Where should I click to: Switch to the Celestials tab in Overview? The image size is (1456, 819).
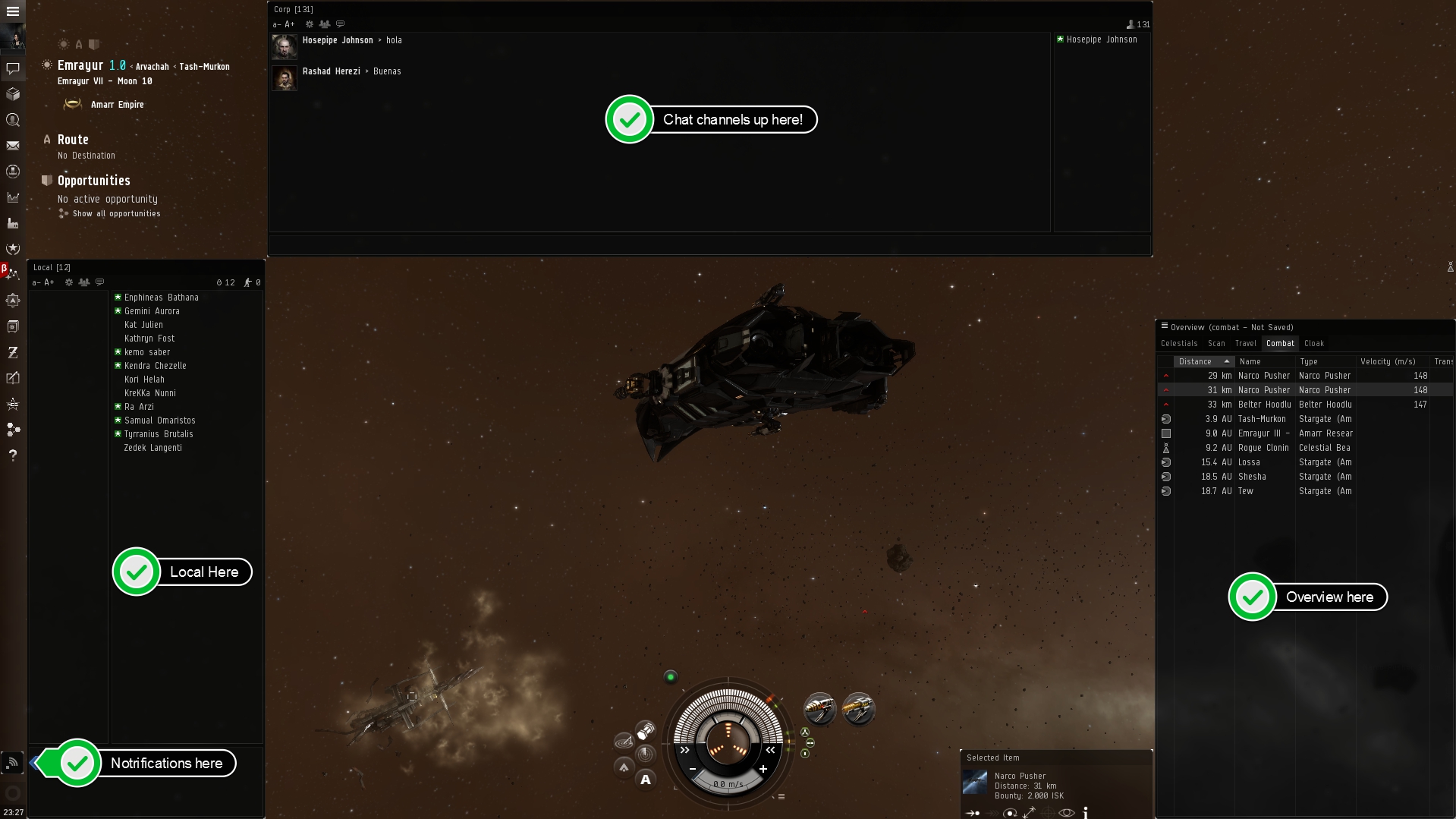tap(1179, 343)
